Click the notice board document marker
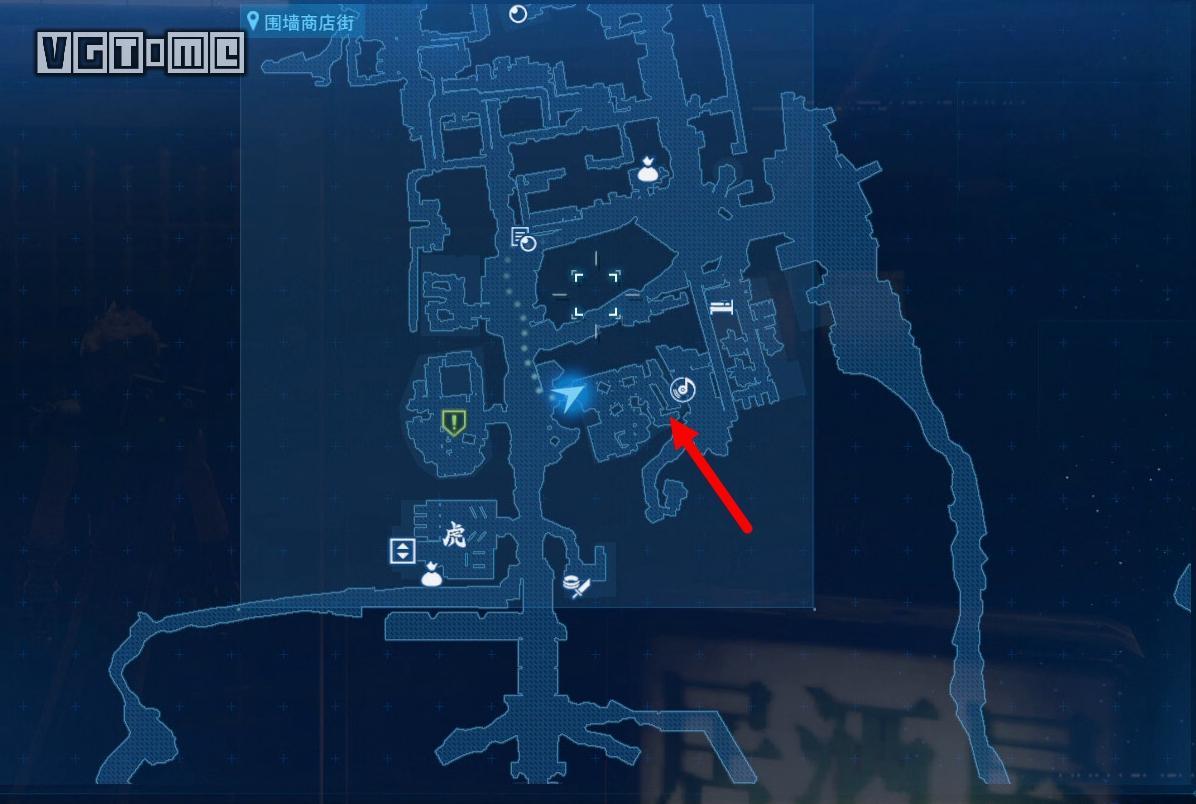The width and height of the screenshot is (1196, 804). (x=523, y=239)
